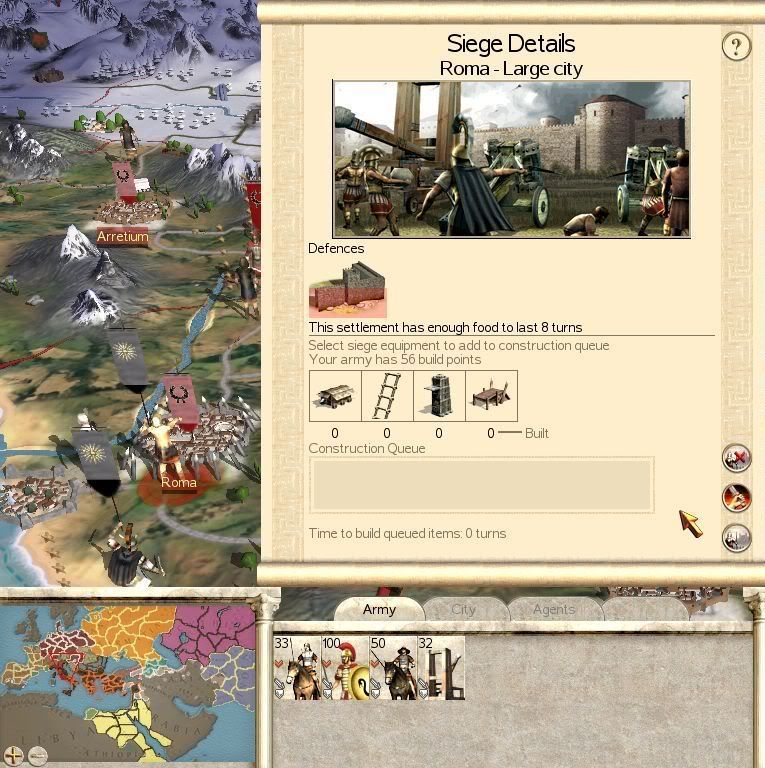765x768 pixels.
Task: Choose the sap point equipment
Action: [491, 396]
